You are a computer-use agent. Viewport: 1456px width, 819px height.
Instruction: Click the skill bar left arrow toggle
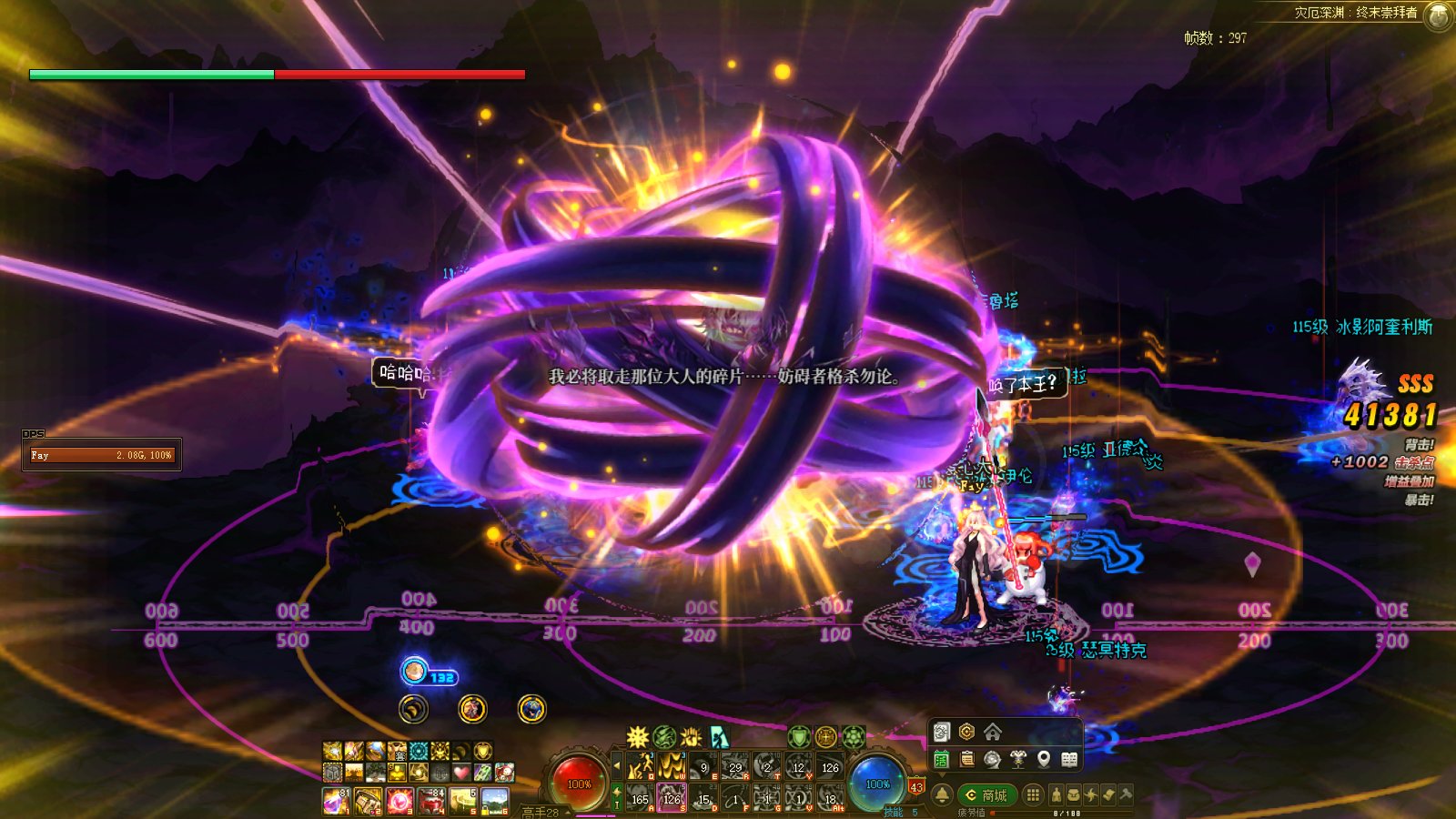(x=617, y=766)
